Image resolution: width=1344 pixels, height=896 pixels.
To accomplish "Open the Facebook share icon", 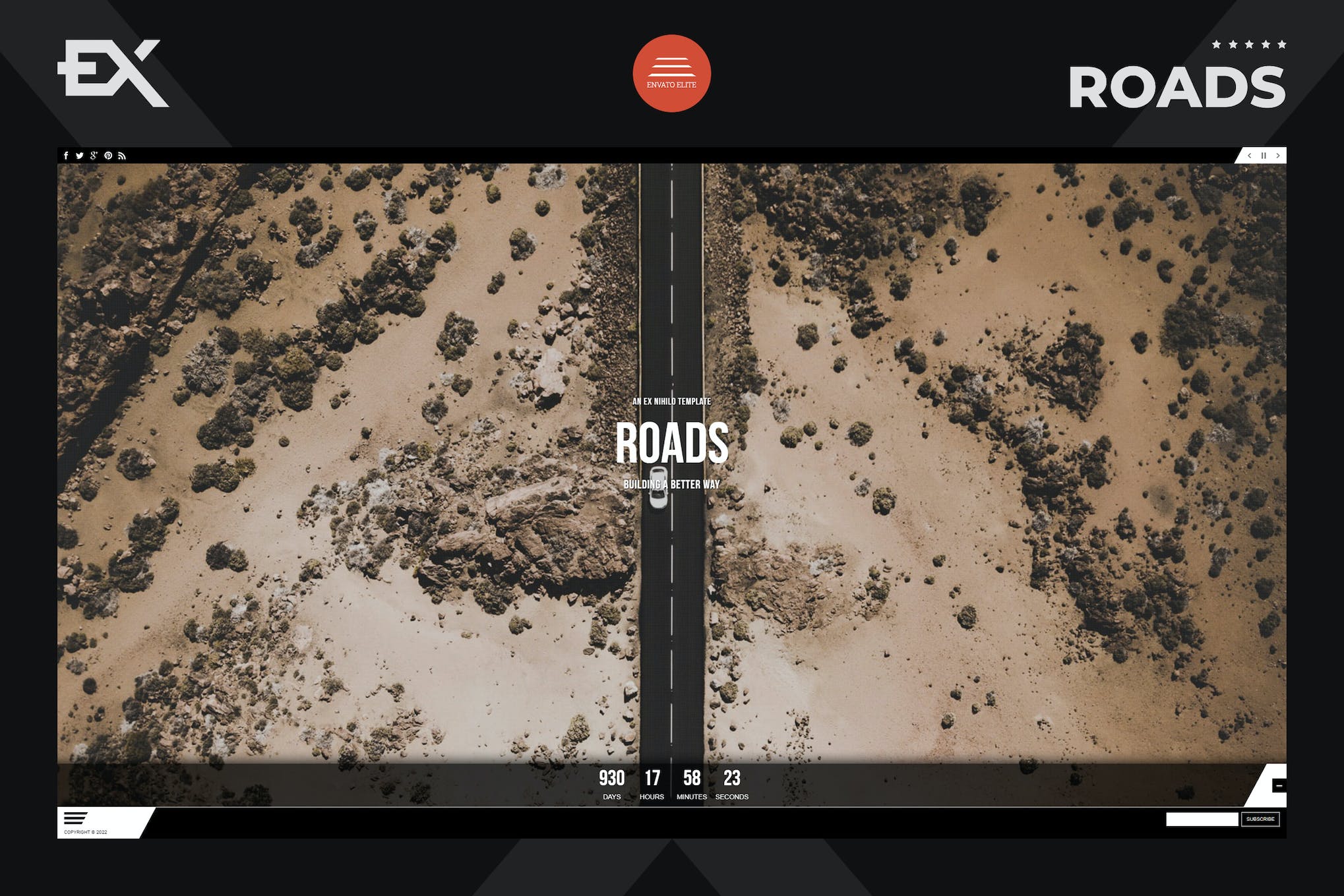I will [x=67, y=156].
